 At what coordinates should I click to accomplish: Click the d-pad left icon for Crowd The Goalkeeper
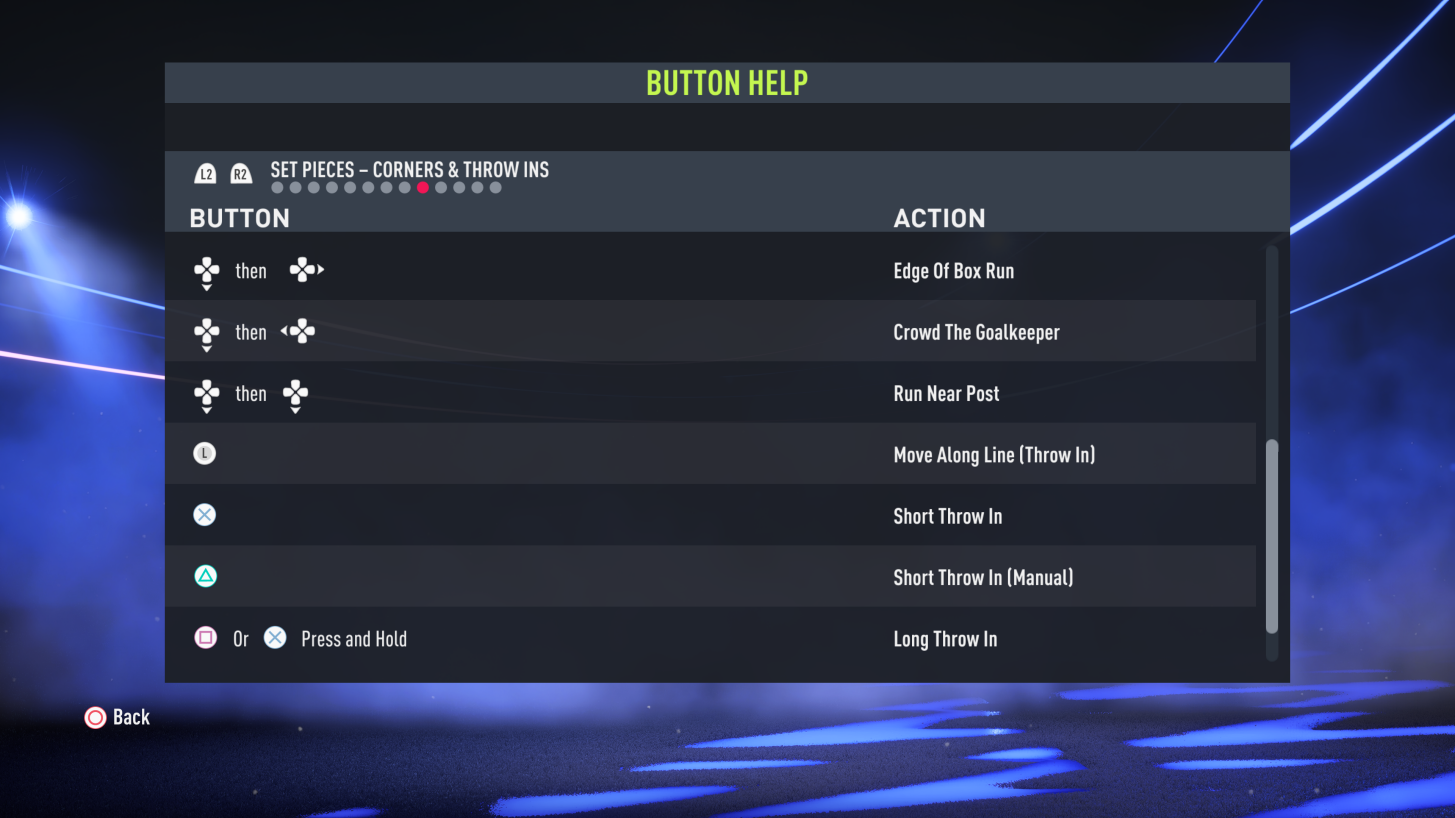click(x=300, y=332)
